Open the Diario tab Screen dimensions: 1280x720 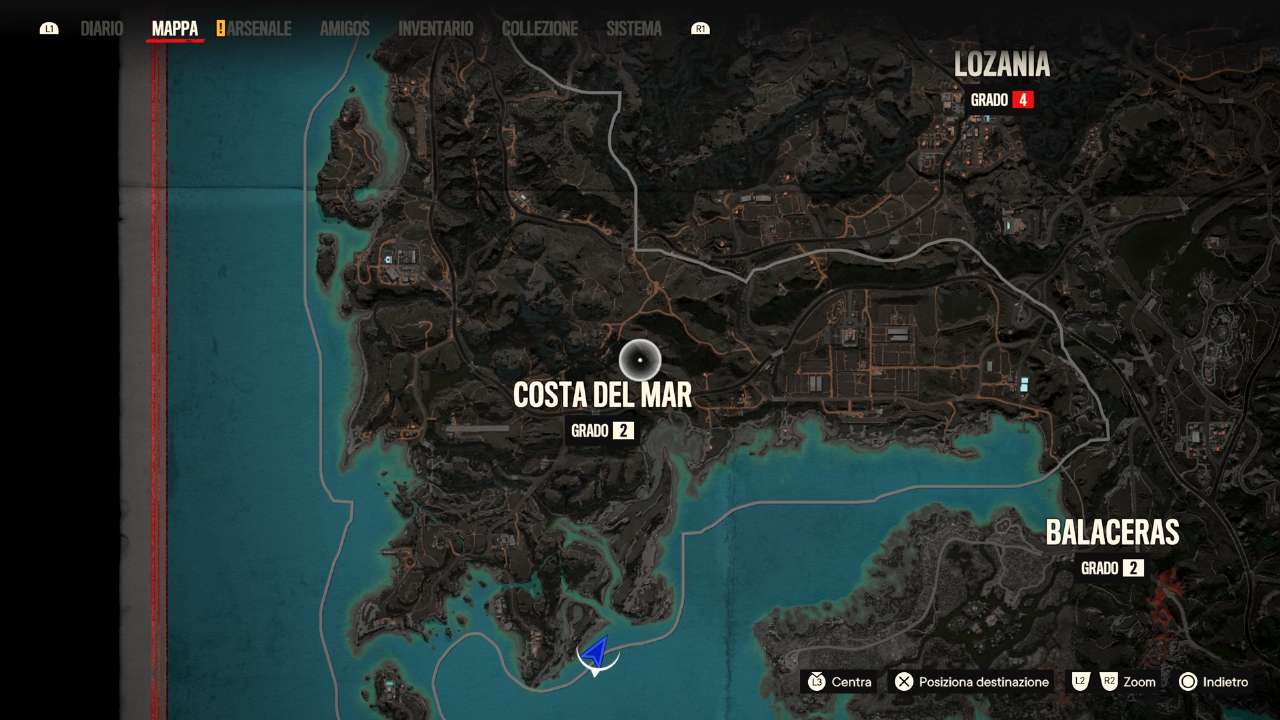(102, 29)
